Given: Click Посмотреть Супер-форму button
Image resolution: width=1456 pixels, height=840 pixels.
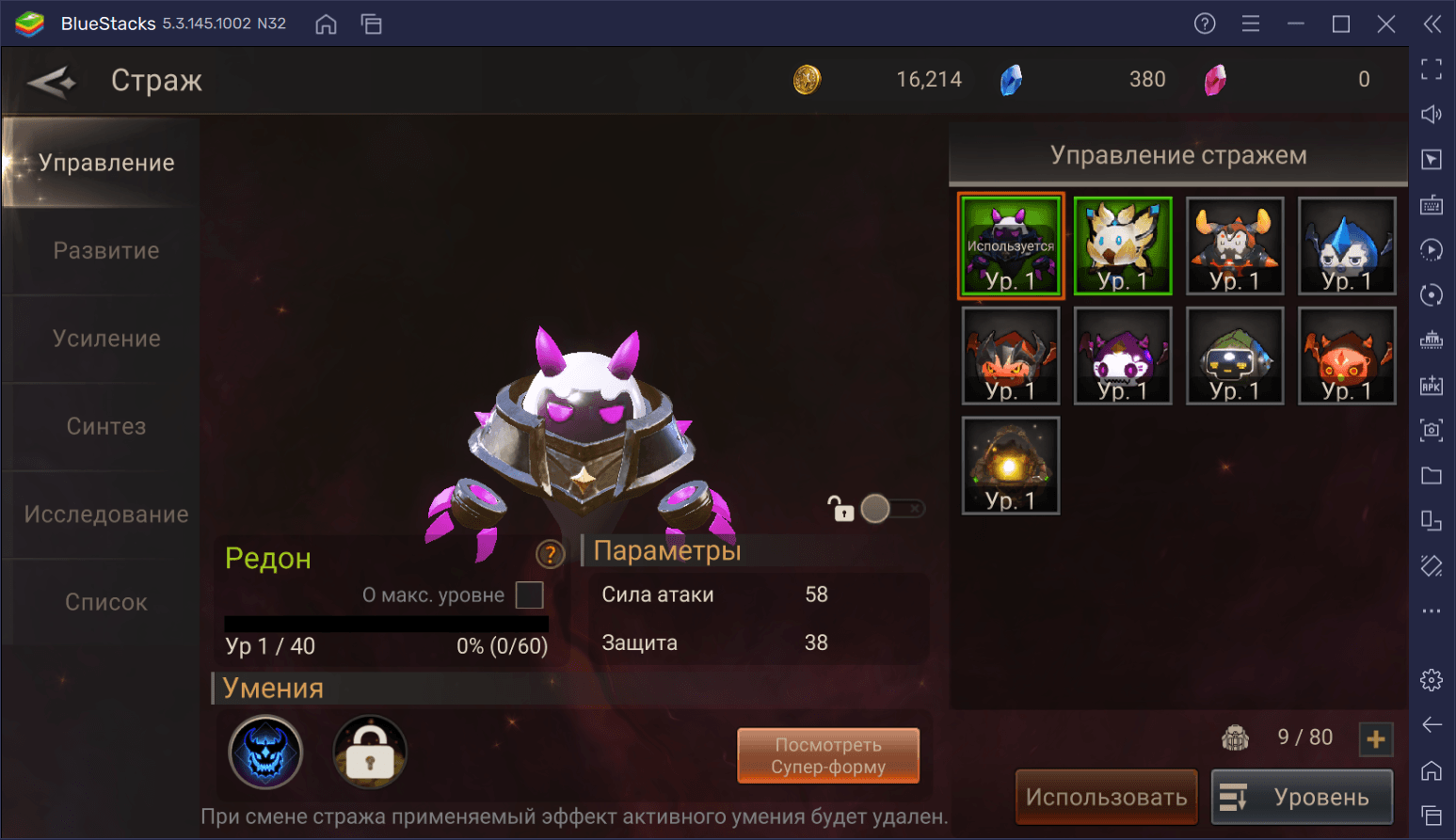Looking at the screenshot, I should pos(828,755).
